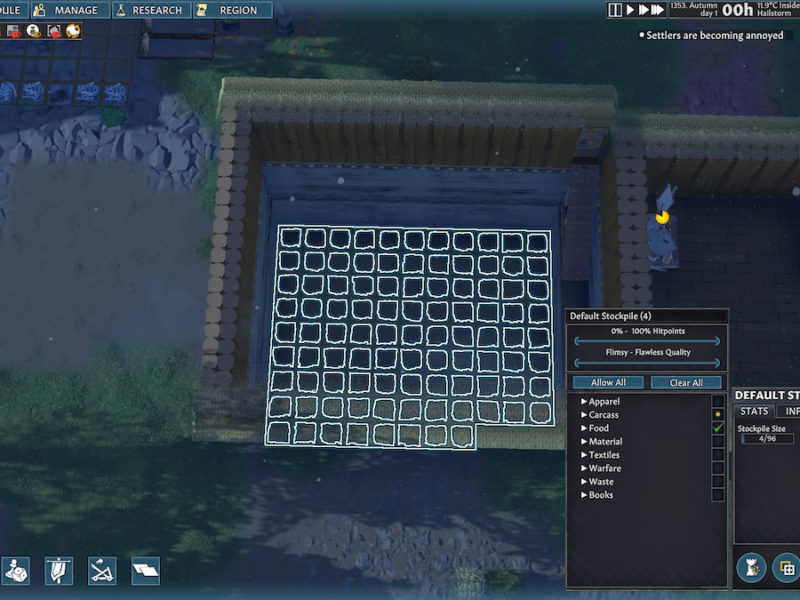
Task: Click Allow All in stockpile filter
Action: [608, 382]
